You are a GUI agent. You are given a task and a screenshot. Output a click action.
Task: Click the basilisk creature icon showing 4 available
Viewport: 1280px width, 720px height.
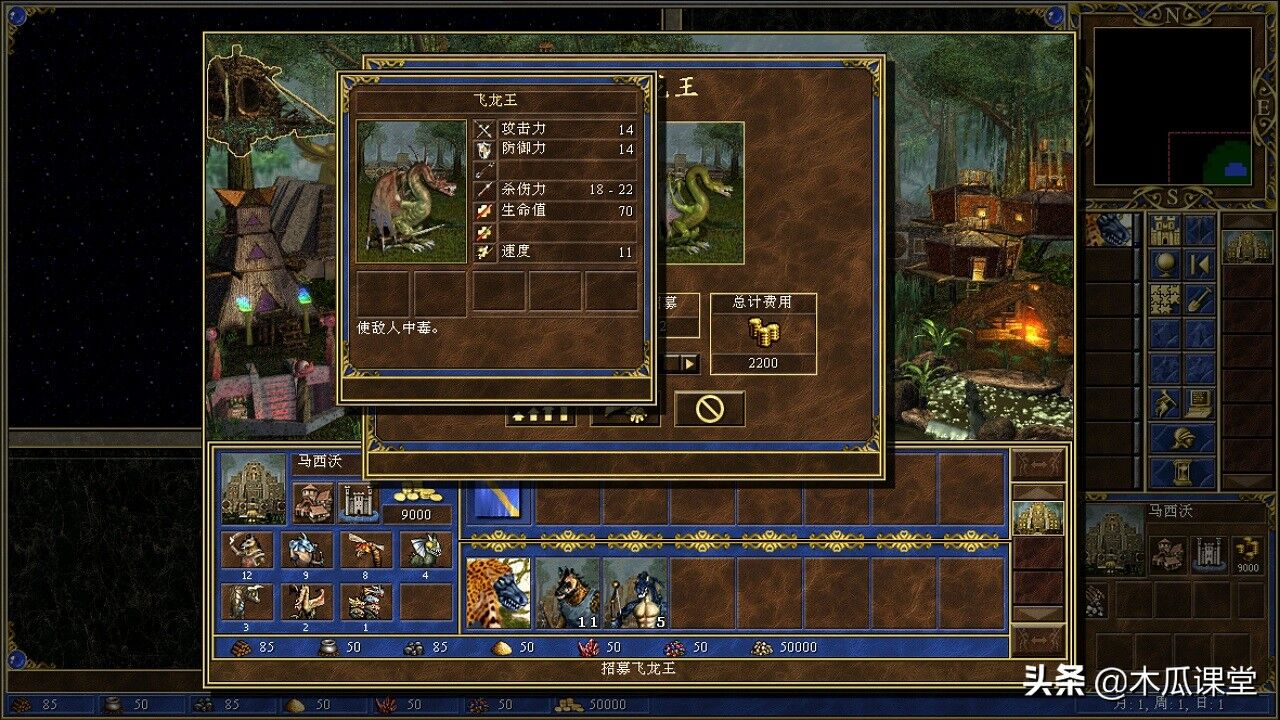tap(426, 550)
